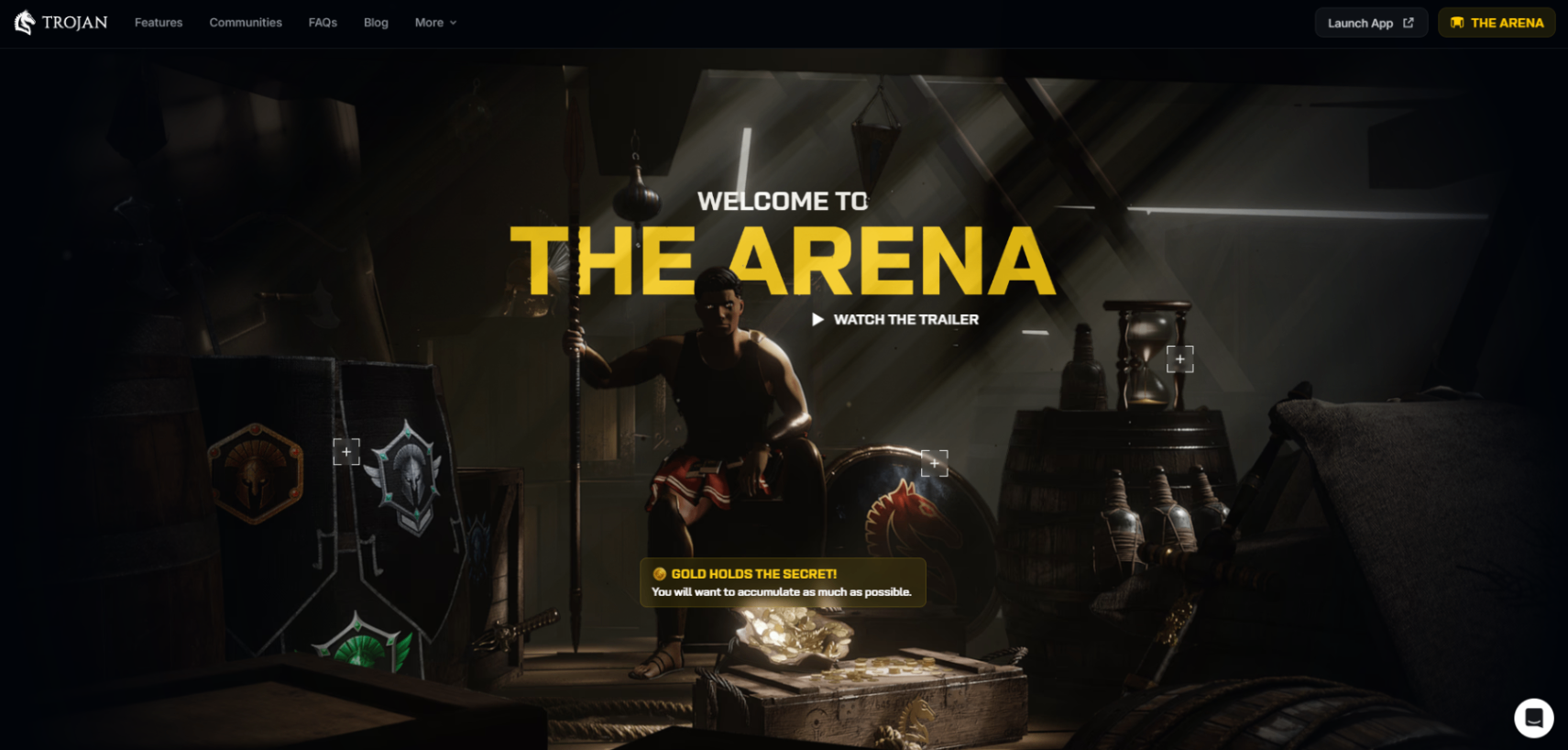Click the Gold Holds The Secret tooltip
The height and width of the screenshot is (750, 1568).
pyautogui.click(x=784, y=581)
